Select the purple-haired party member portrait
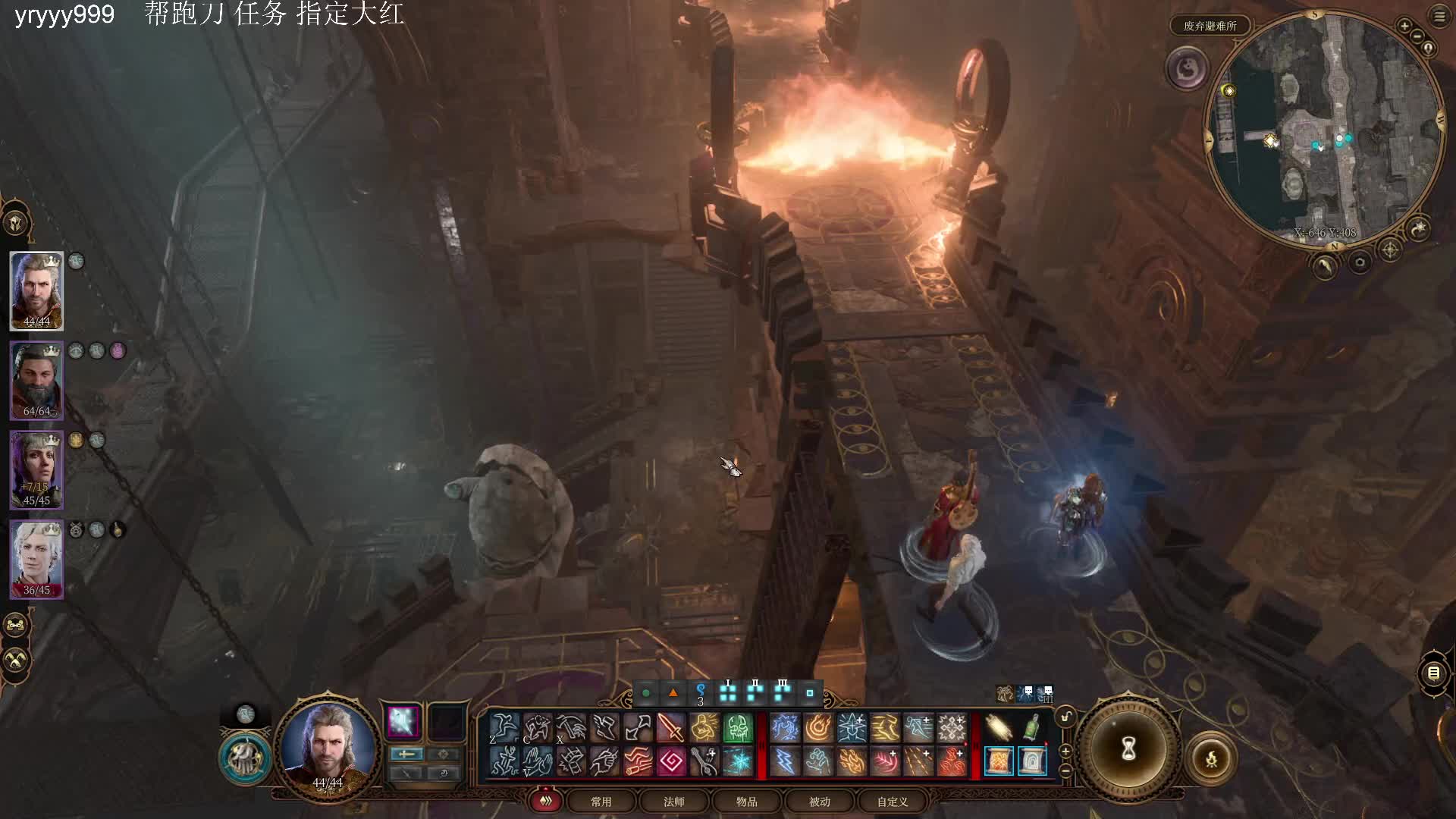1456x819 pixels. click(36, 469)
